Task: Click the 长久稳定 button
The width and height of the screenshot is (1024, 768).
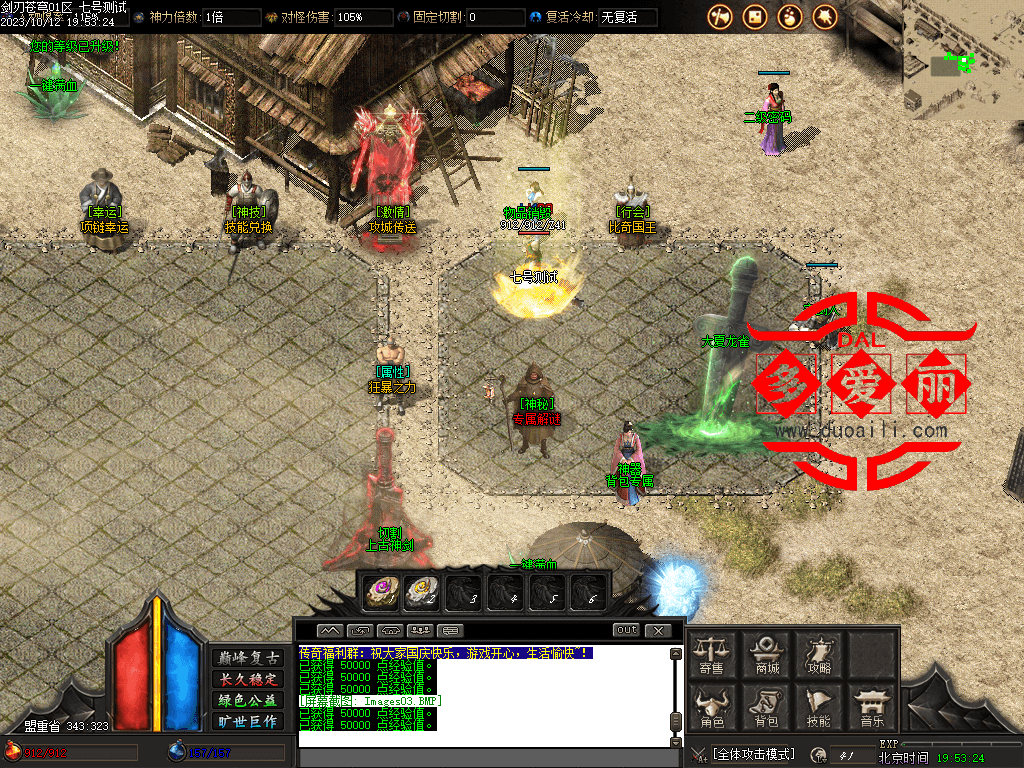Action: 249,679
